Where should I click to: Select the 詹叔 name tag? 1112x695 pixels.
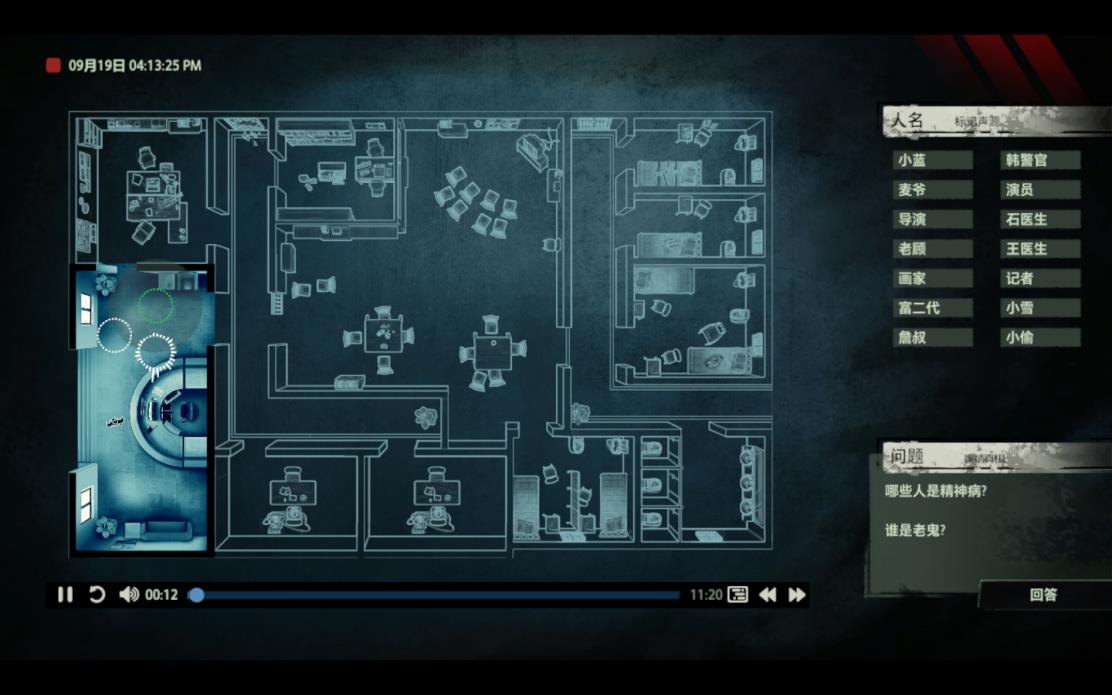coord(932,337)
